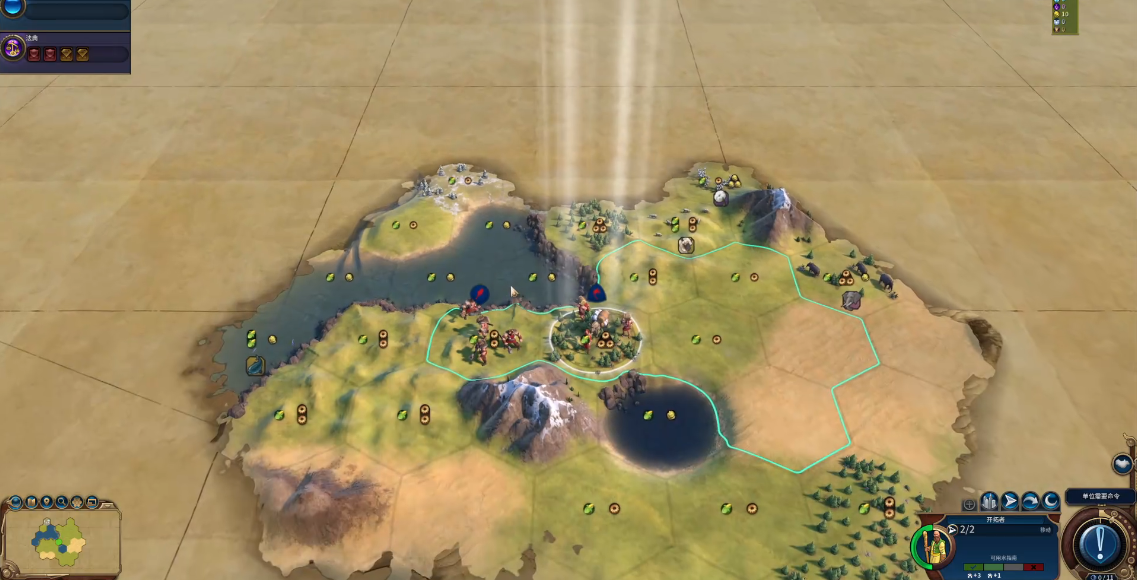Open the technology research panel with blue orb

13,9
